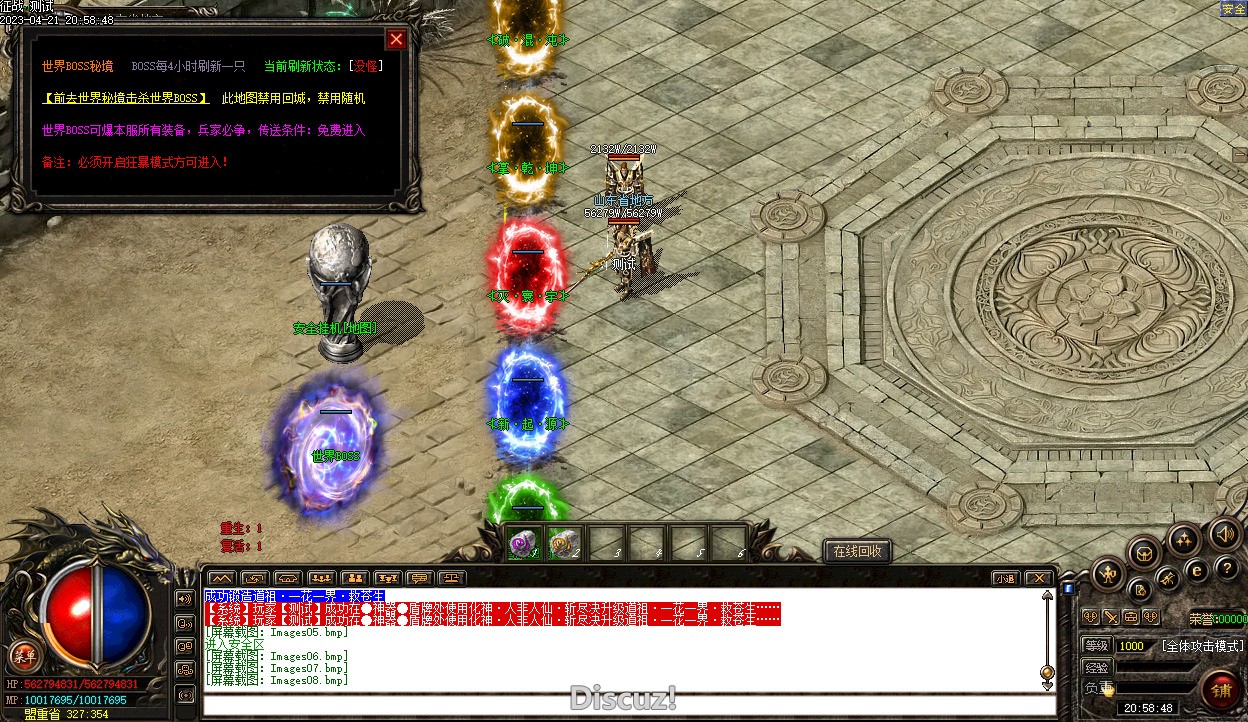Open the bag box icon
The width and height of the screenshot is (1248, 722).
point(1144,552)
